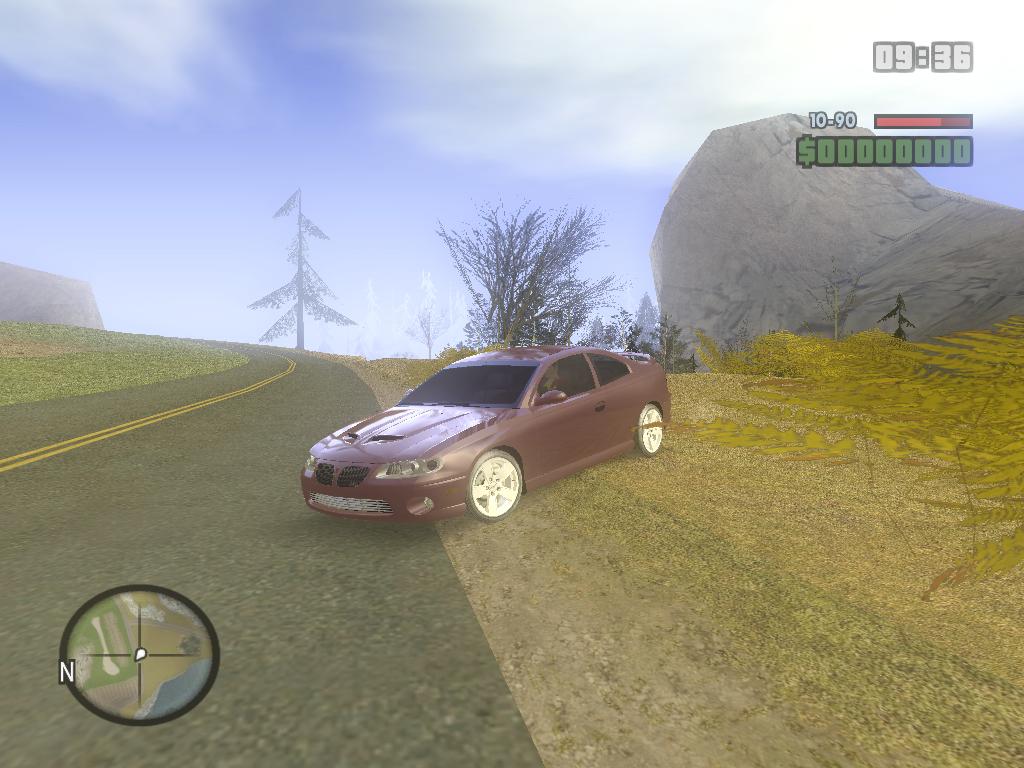Click the player position marker on the minimap
Screen dimensions: 1024x768
[x=140, y=654]
